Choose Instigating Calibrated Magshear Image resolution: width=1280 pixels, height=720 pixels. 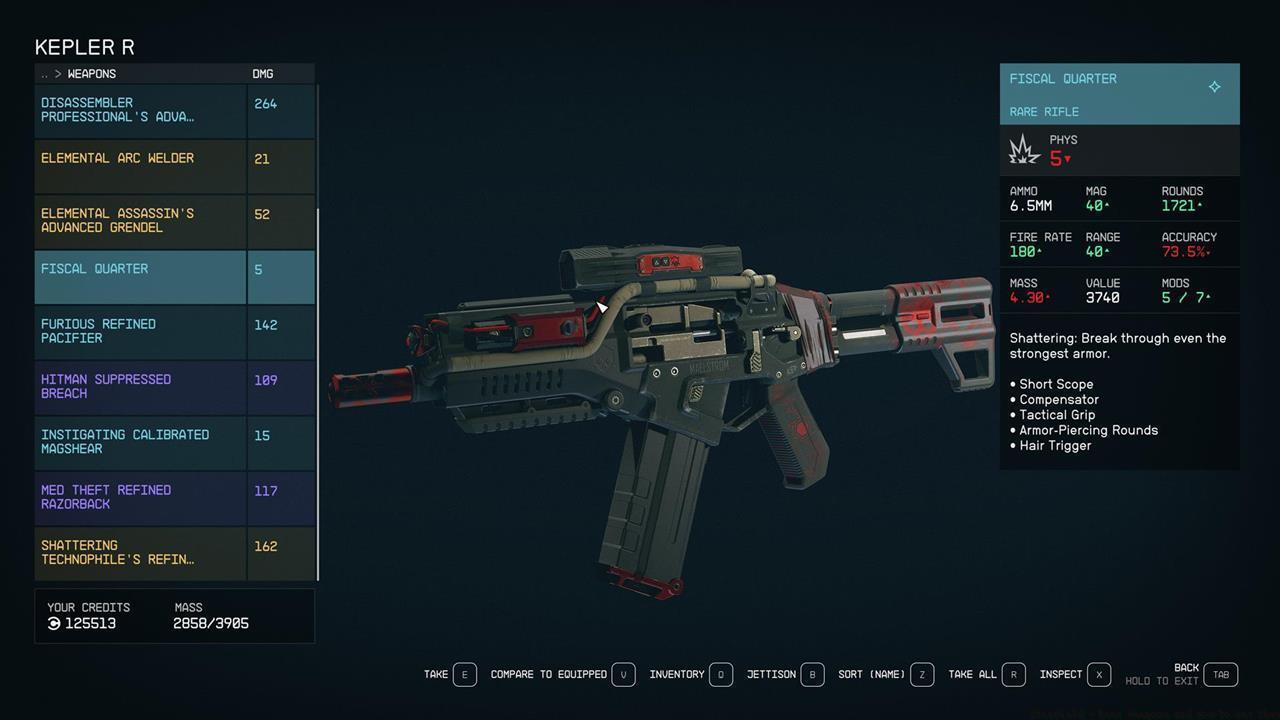[140, 442]
